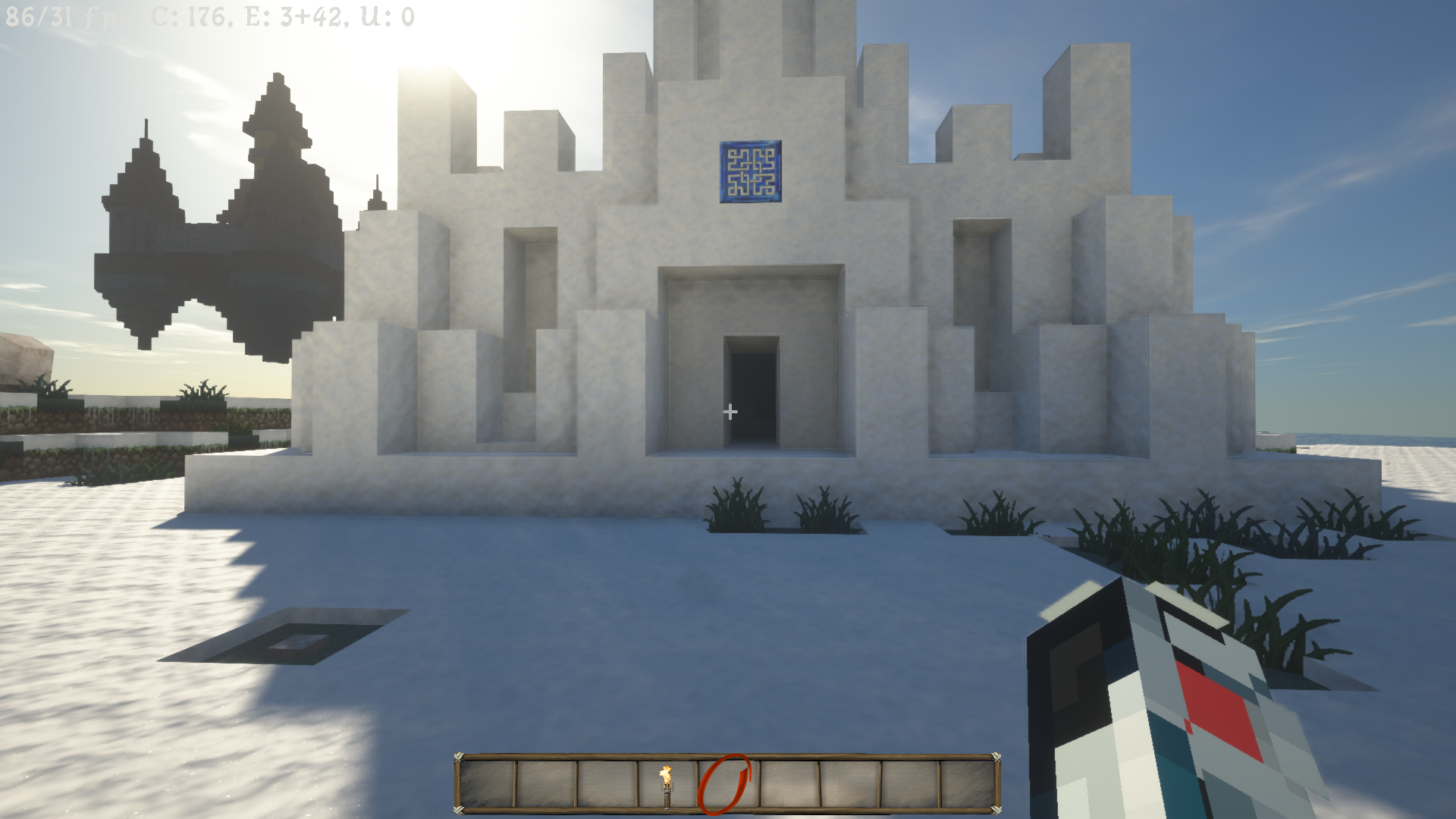Select the last hotbar slot
Screen dimensions: 1456x819
[966, 785]
